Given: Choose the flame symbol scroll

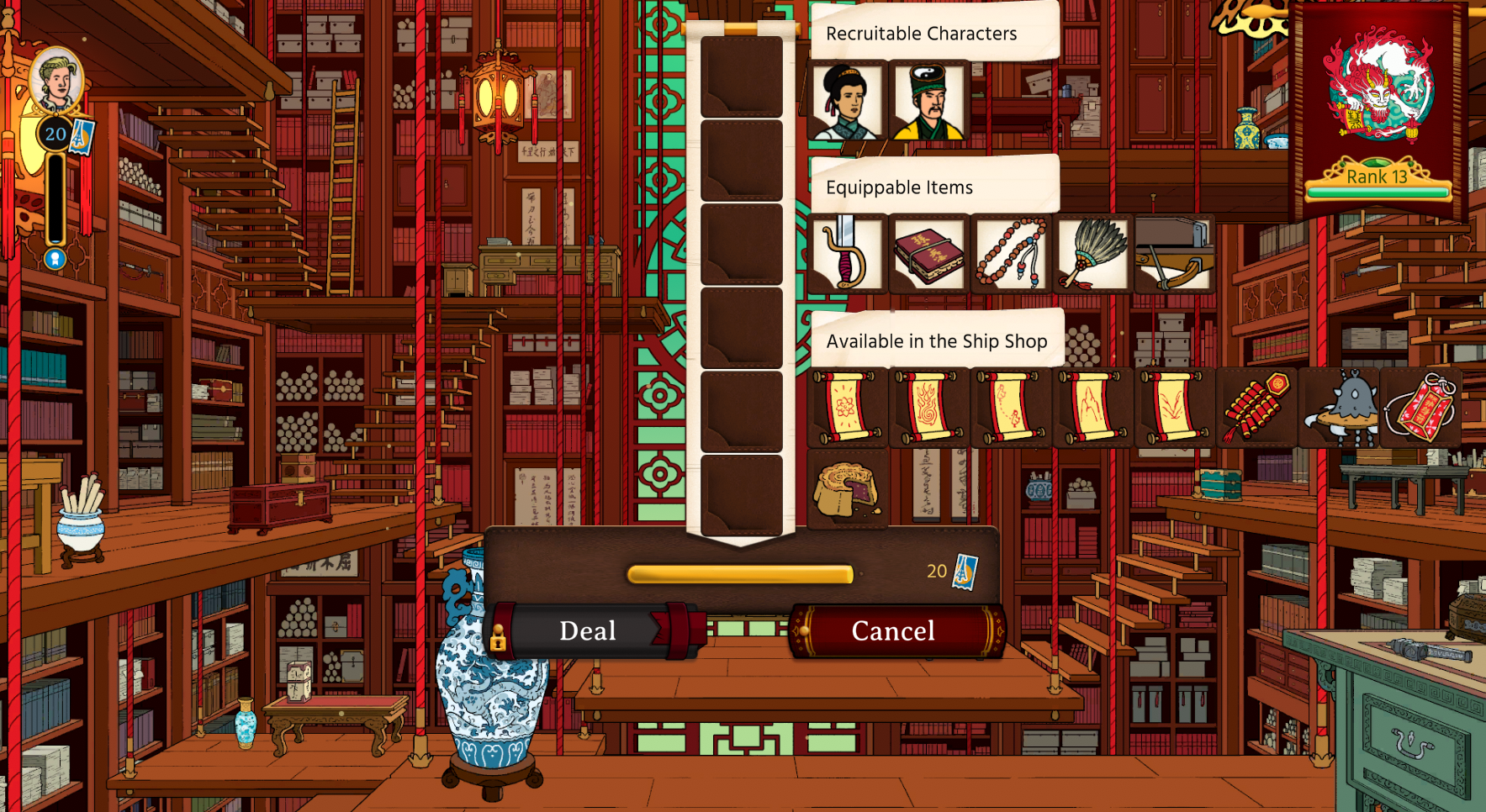Looking at the screenshot, I should 928,408.
